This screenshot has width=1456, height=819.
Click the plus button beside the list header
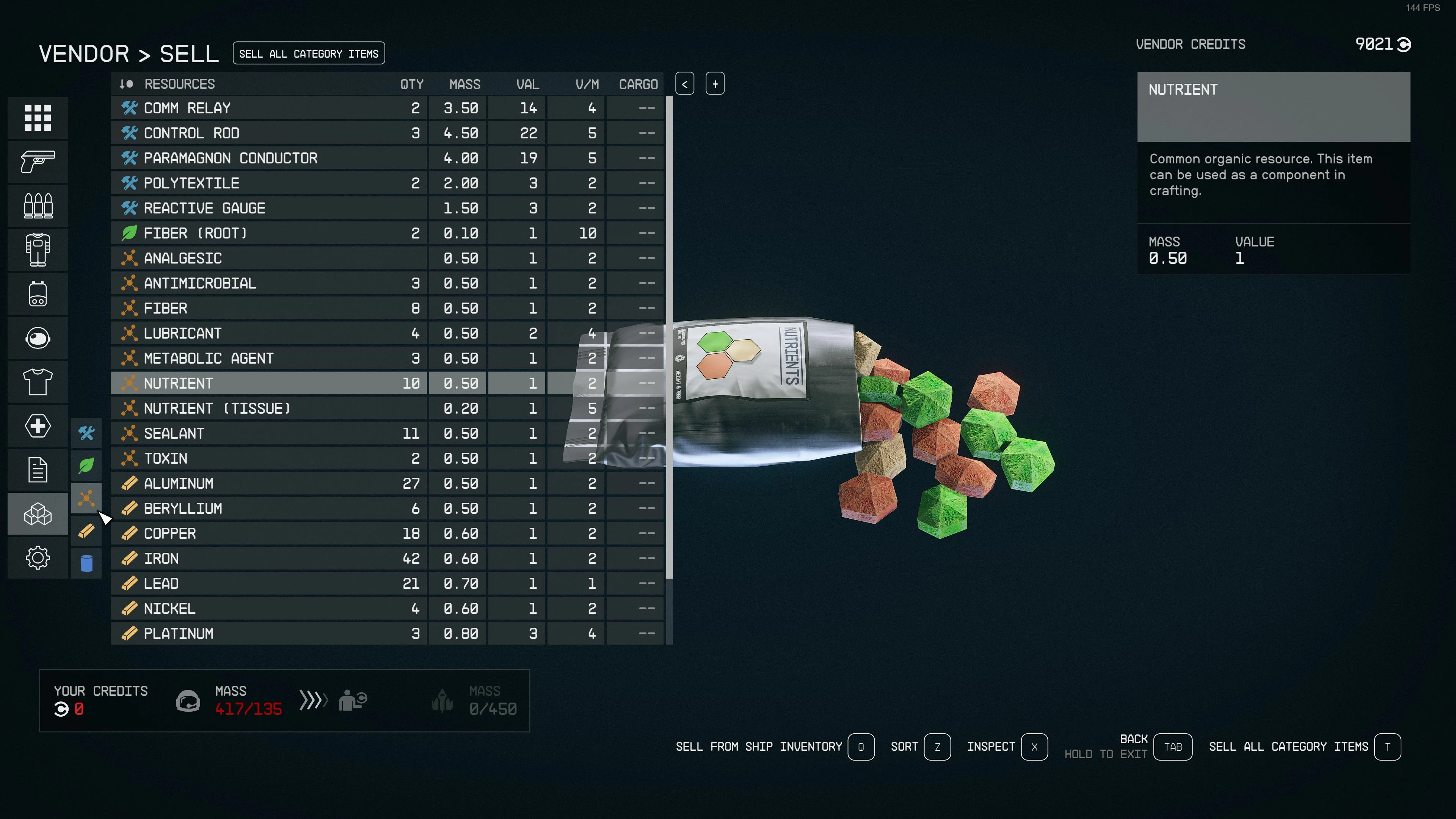click(715, 84)
